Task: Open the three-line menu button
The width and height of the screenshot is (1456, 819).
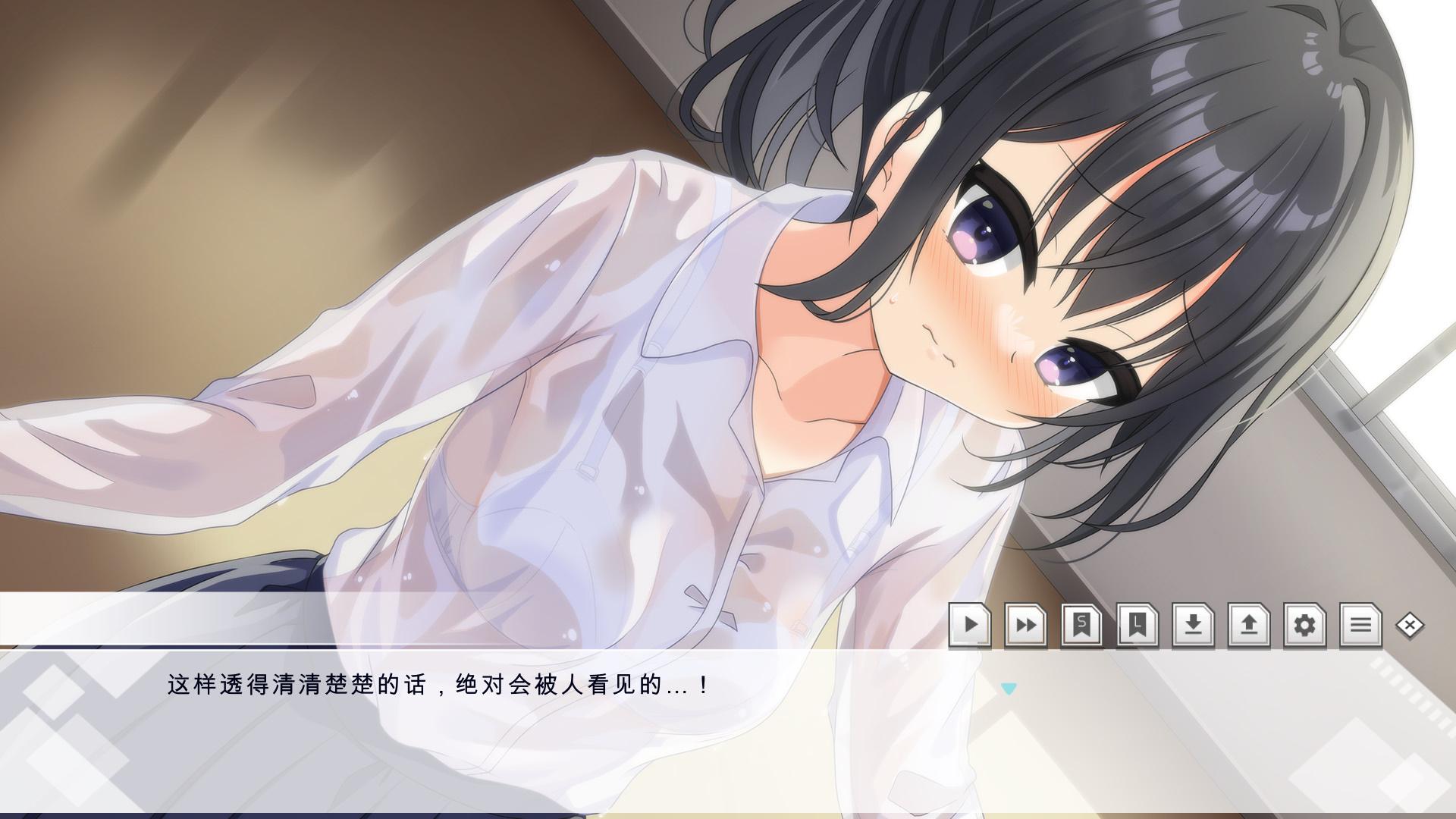Action: (1360, 626)
